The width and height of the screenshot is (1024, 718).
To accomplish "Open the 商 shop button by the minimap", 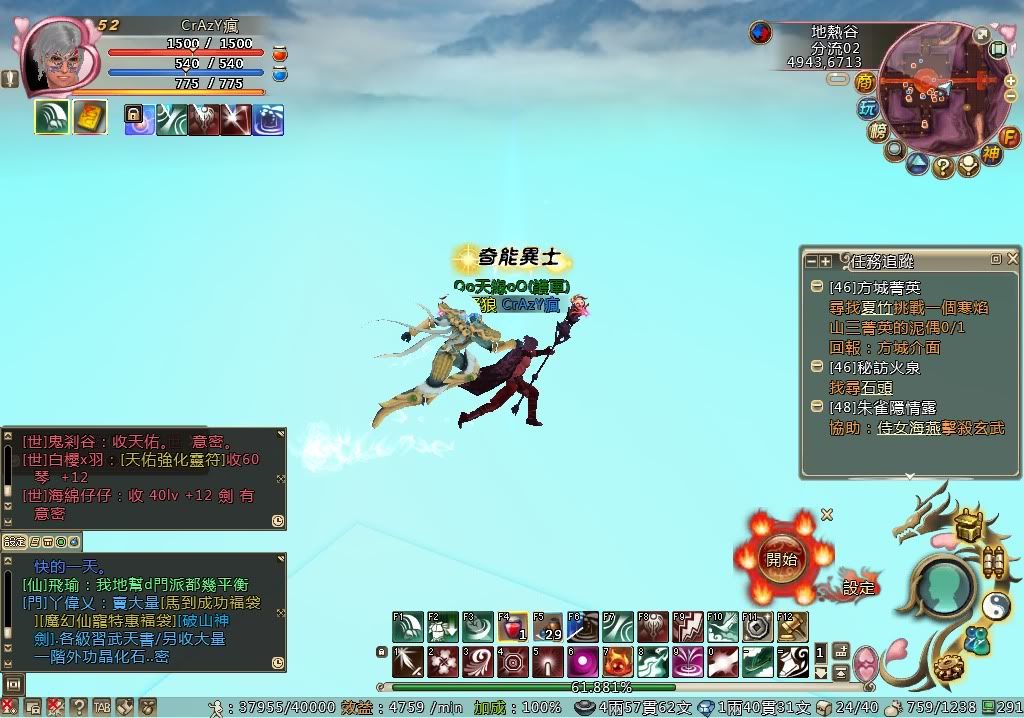I will [x=866, y=82].
